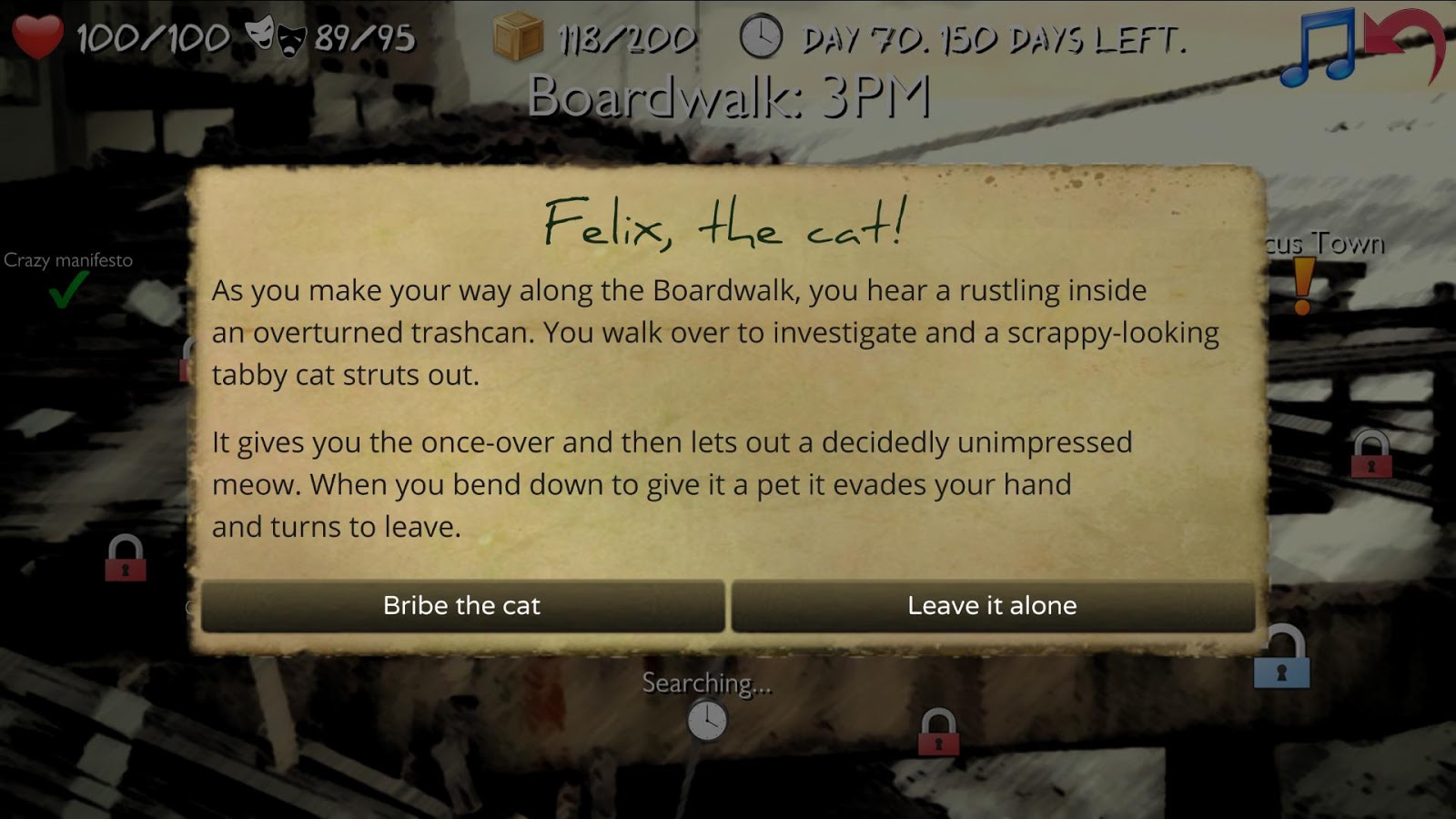Open the Circus Town exclamation marker
Screen dimensions: 1456x819
(x=1303, y=286)
